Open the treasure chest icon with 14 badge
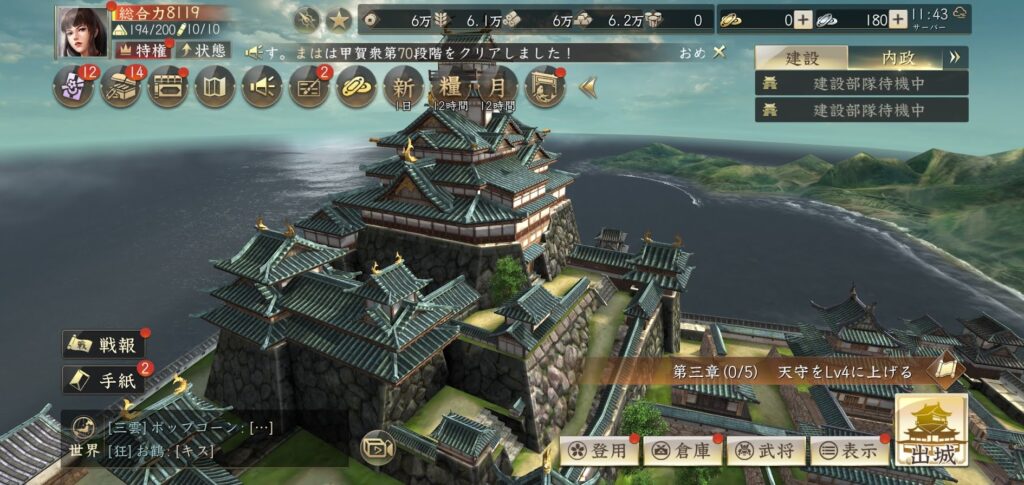 pyautogui.click(x=121, y=88)
